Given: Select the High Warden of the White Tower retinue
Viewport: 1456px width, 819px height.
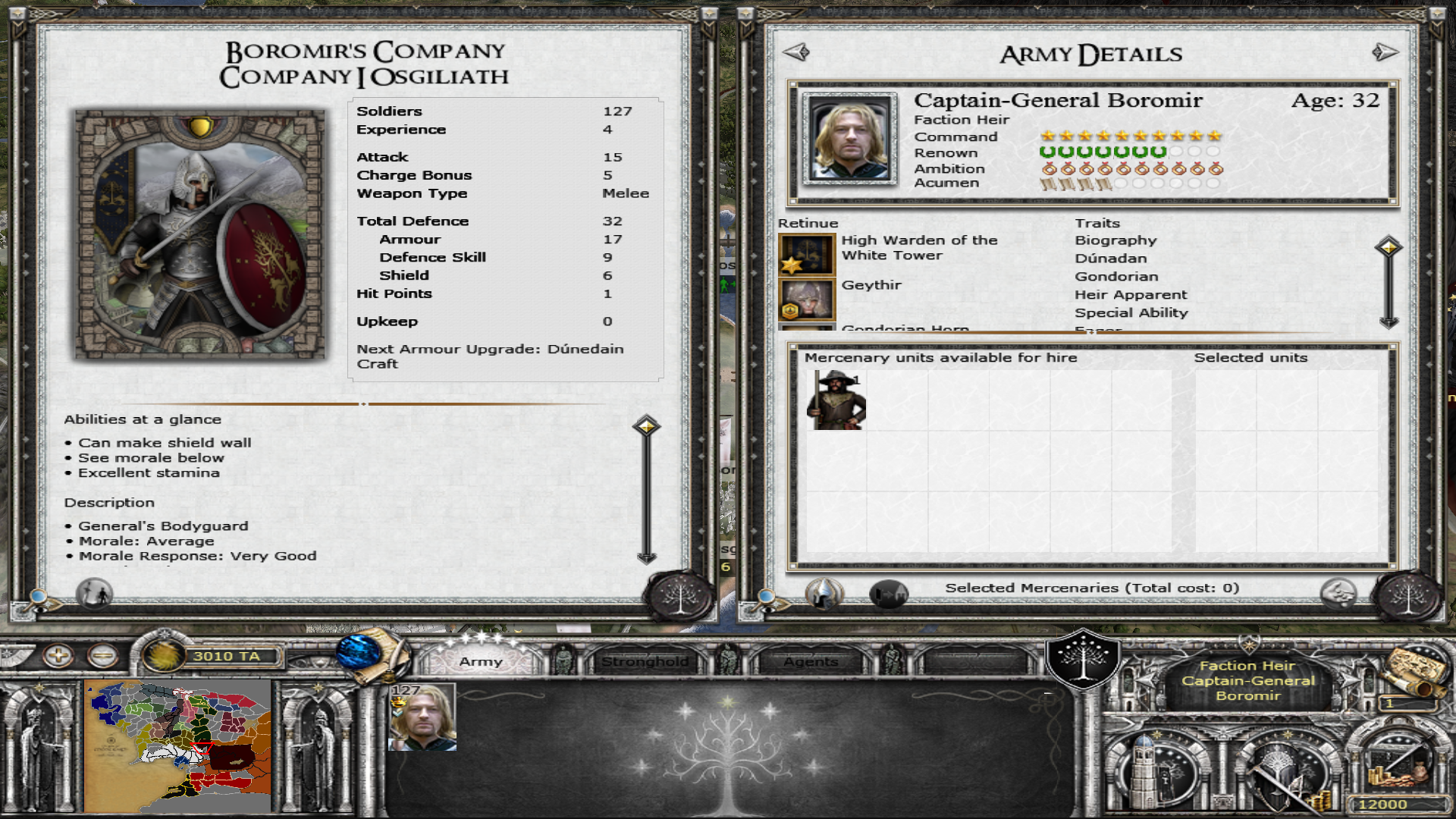Looking at the screenshot, I should [x=806, y=255].
